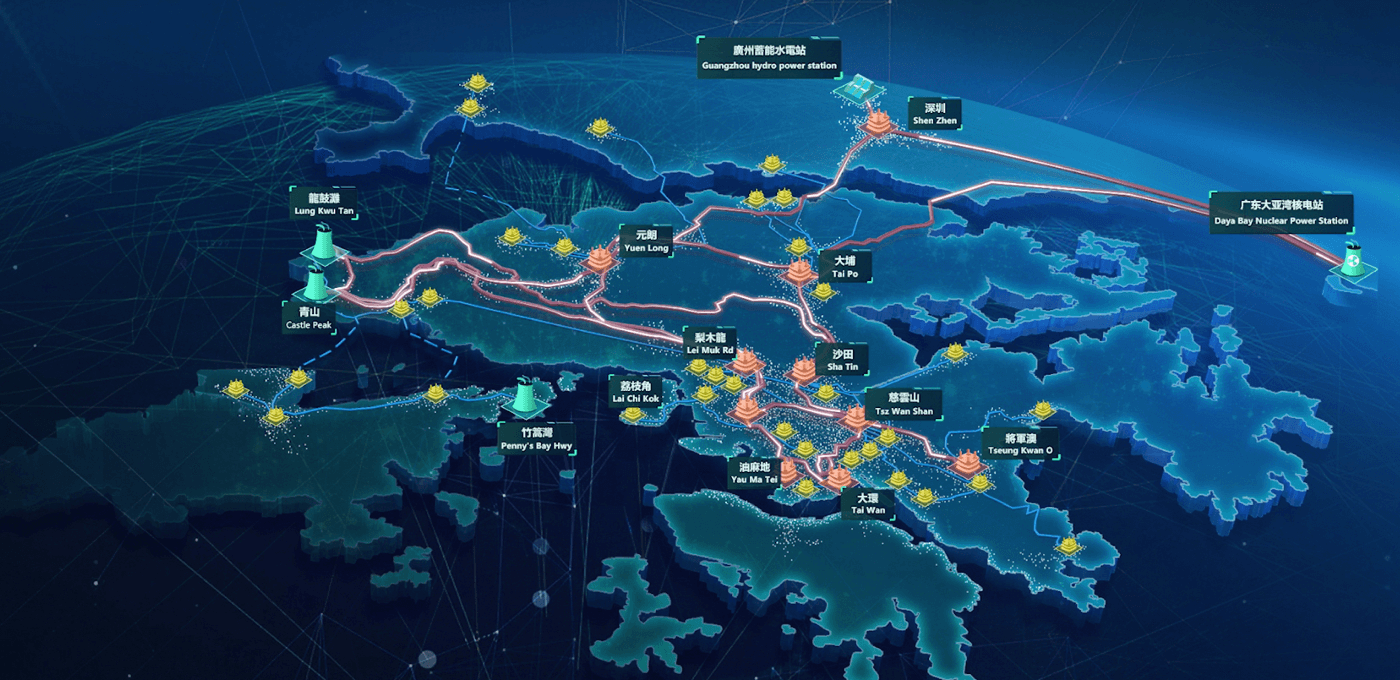1400x680 pixels.
Task: Click the Yuen Long substation label
Action: (644, 240)
